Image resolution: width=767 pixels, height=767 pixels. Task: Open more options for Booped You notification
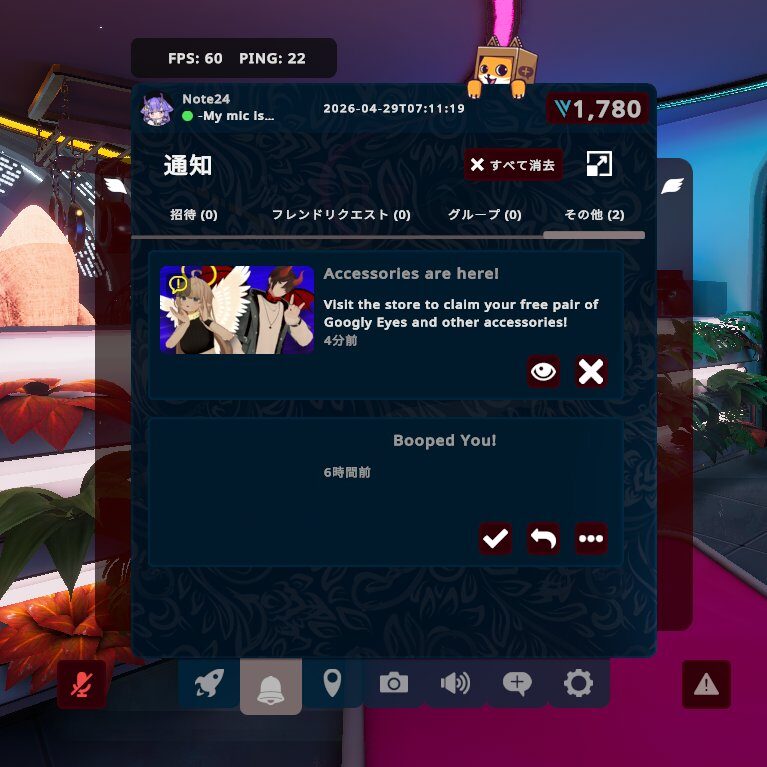point(591,539)
